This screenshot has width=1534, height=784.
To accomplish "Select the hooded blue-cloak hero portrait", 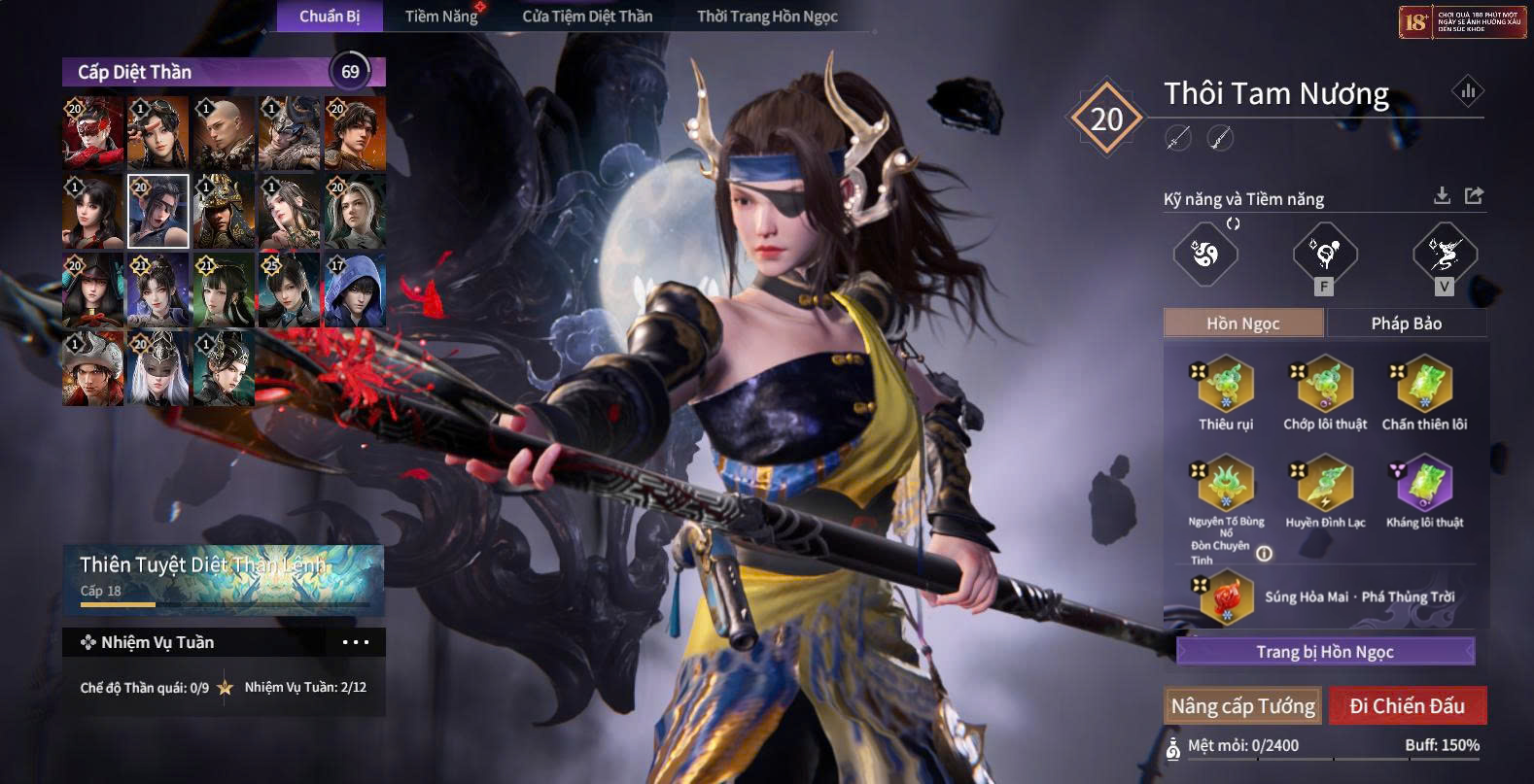I will pyautogui.click(x=354, y=290).
